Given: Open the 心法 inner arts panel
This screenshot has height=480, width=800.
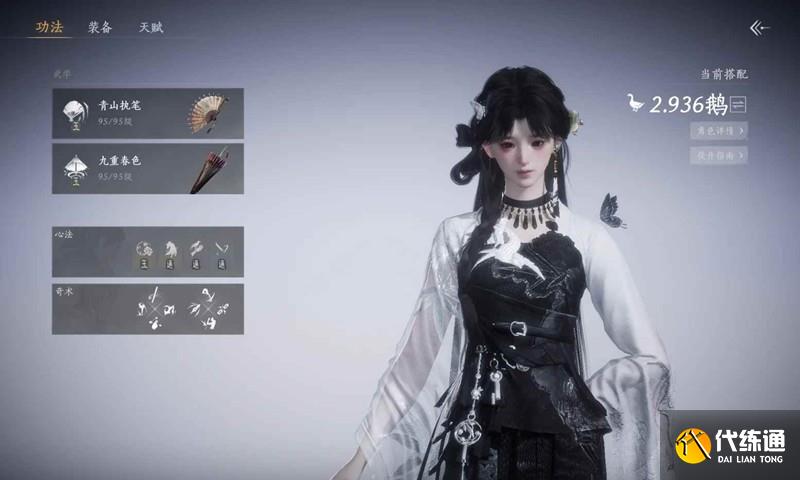Looking at the screenshot, I should [x=147, y=252].
